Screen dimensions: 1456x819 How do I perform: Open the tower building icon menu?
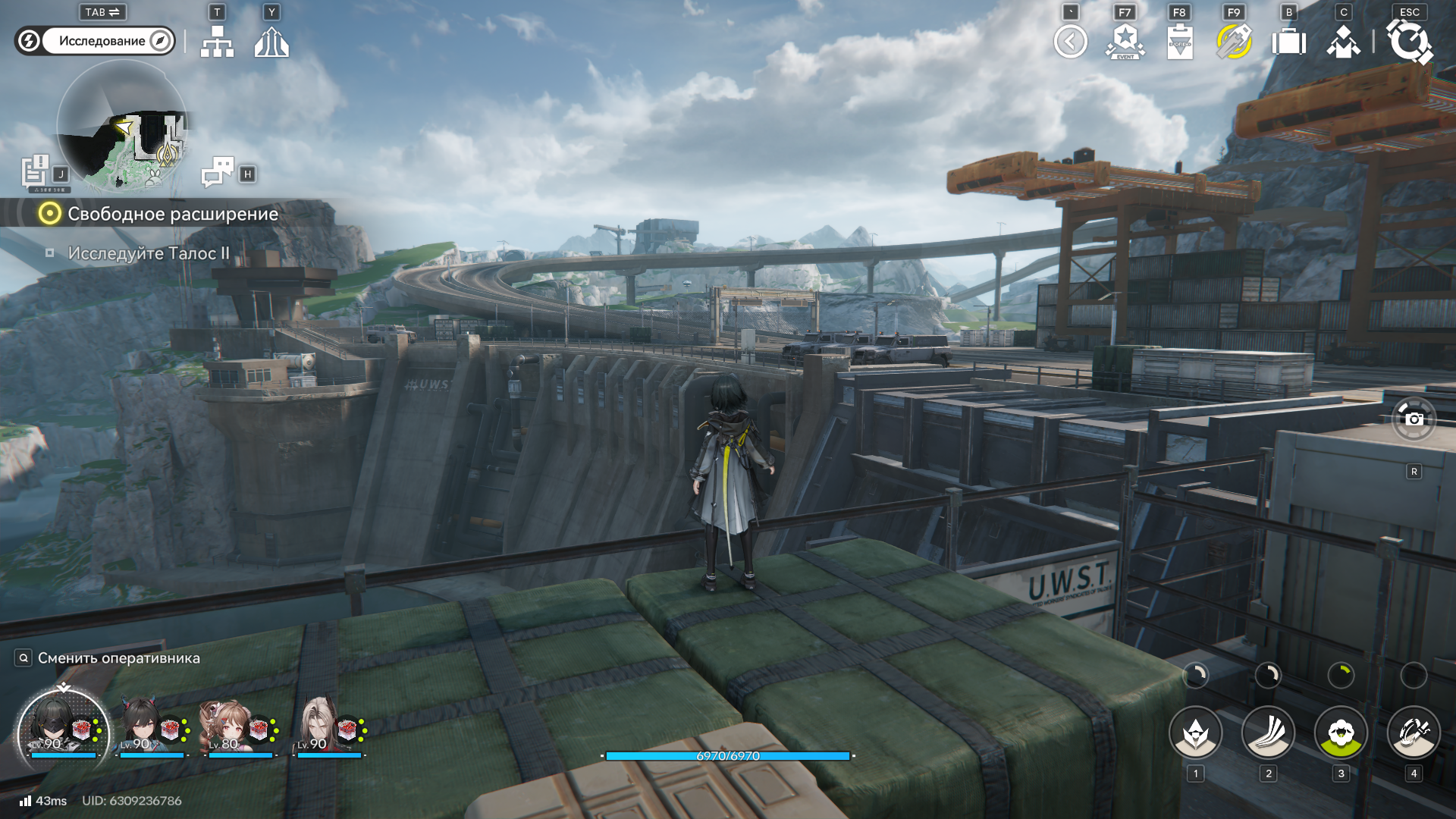[271, 42]
